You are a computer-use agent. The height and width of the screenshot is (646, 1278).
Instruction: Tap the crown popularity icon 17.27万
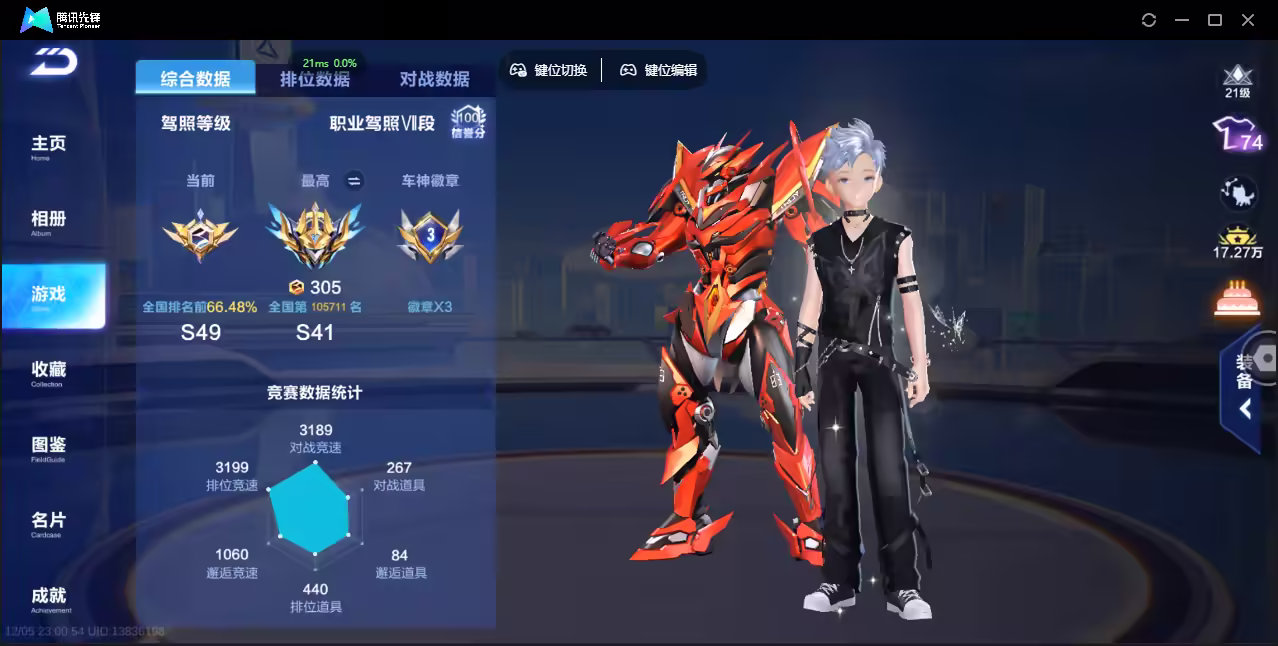[1238, 240]
